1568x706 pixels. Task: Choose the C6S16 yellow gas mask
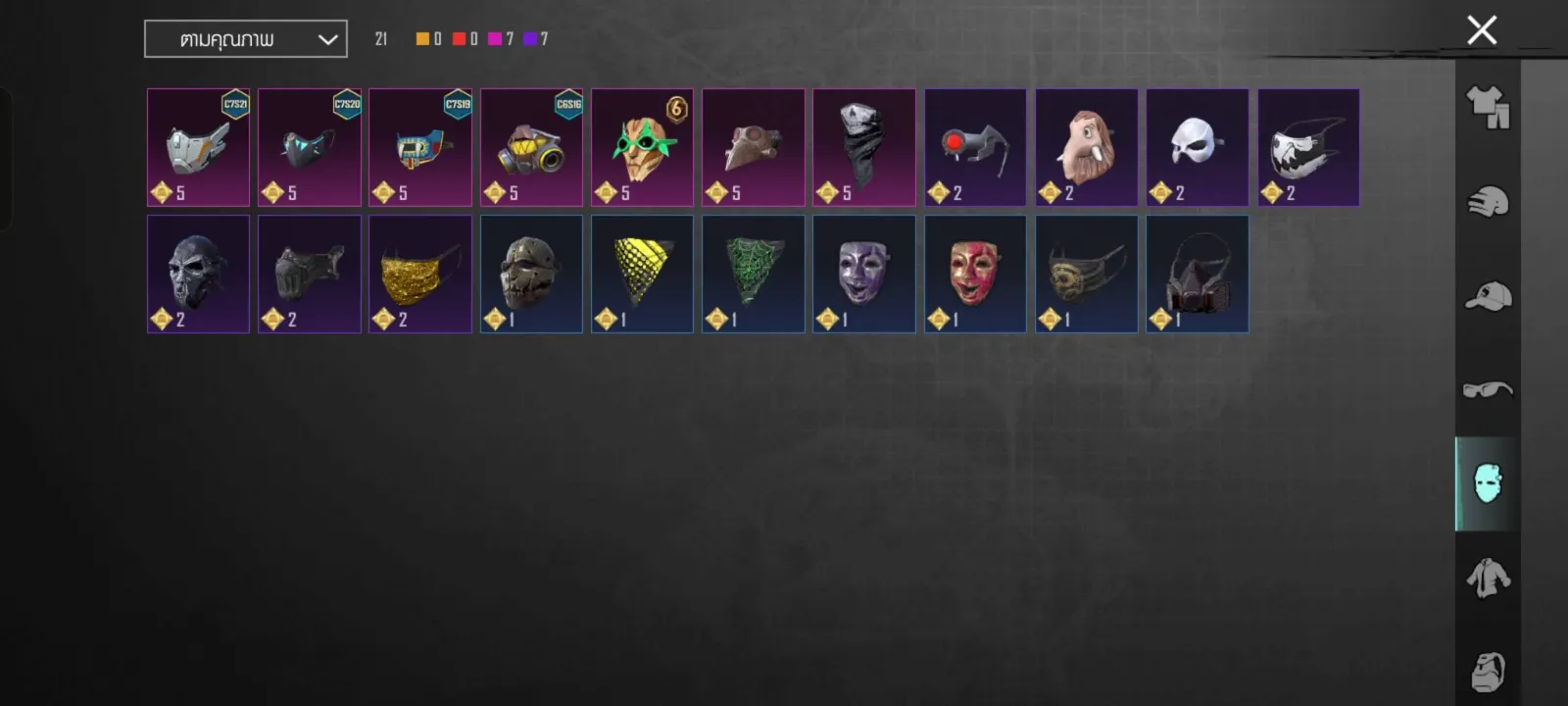click(x=531, y=148)
